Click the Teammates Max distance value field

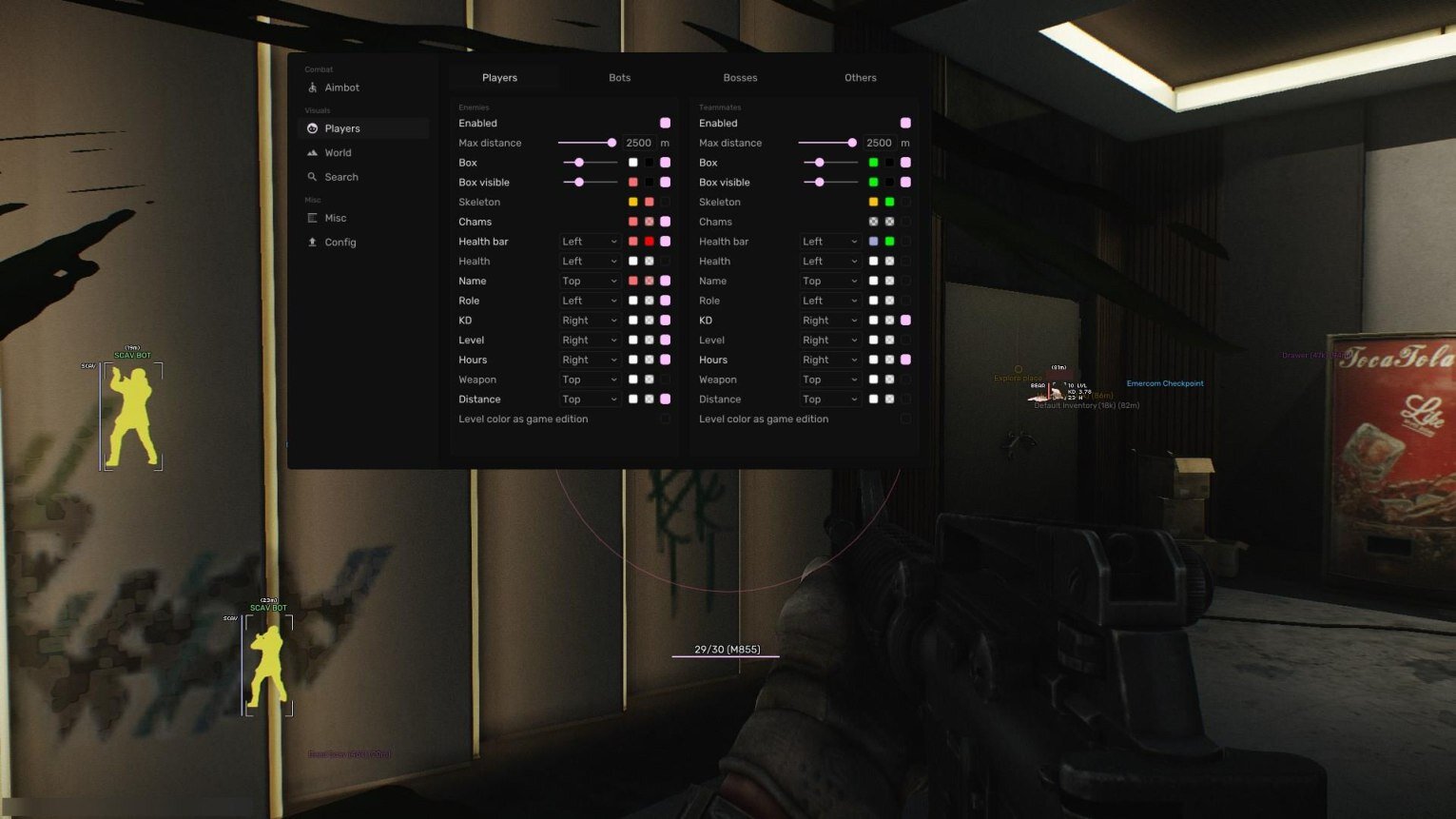[x=879, y=144]
